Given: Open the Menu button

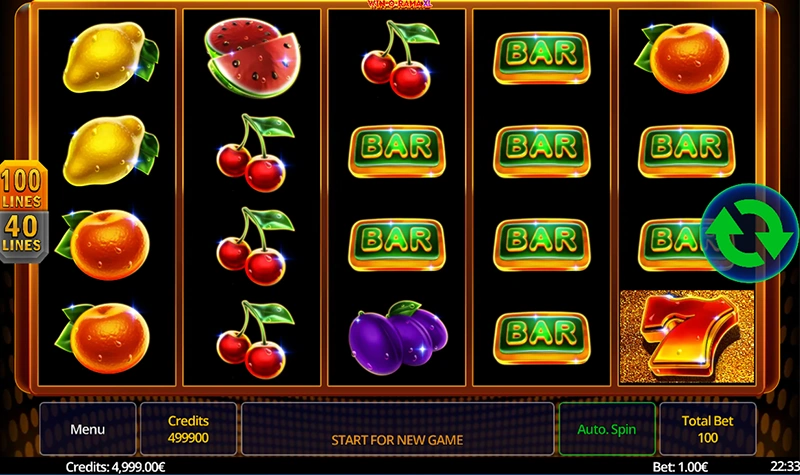Looking at the screenshot, I should [87, 429].
